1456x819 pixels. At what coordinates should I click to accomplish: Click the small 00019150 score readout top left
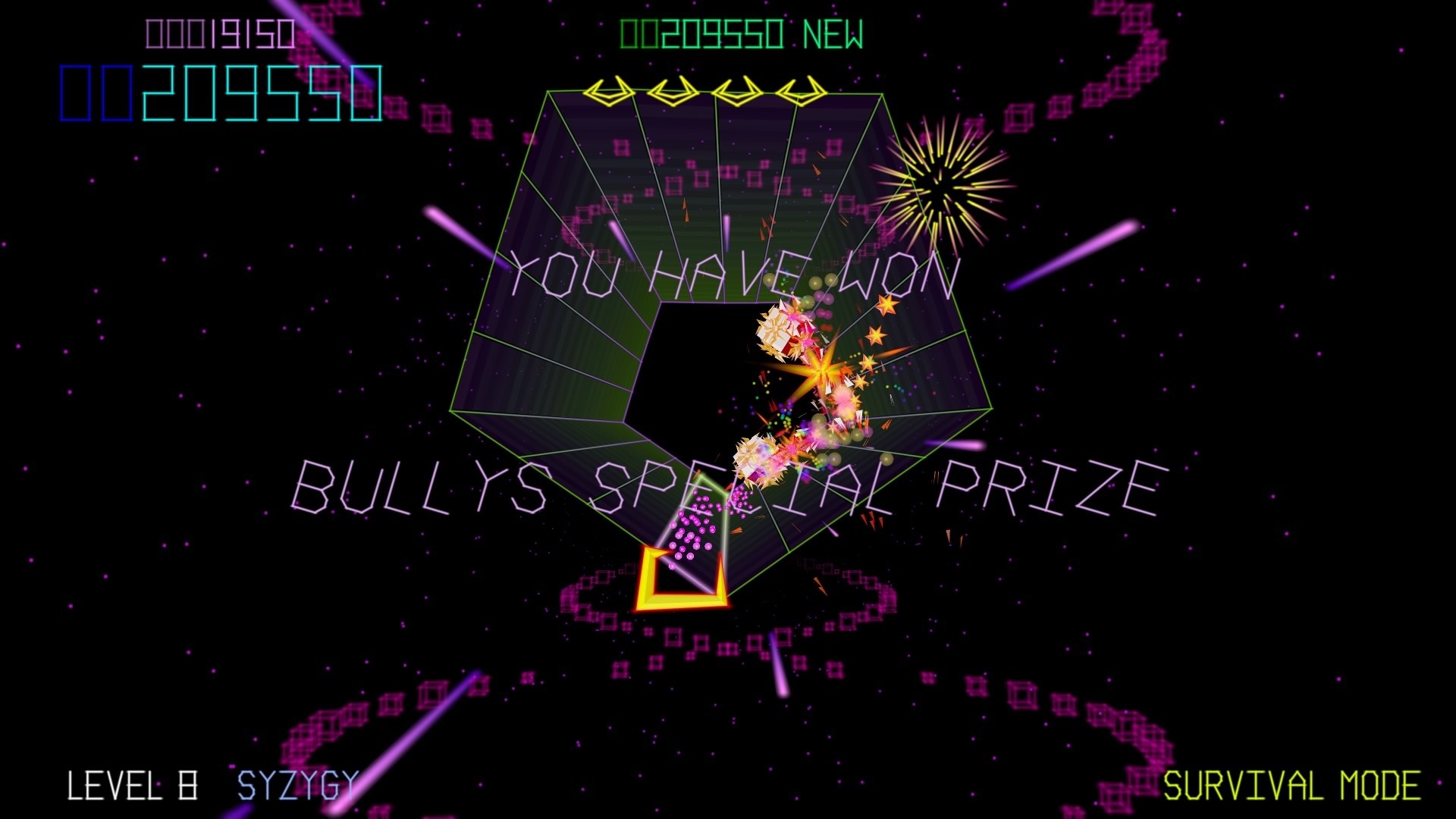tap(220, 32)
